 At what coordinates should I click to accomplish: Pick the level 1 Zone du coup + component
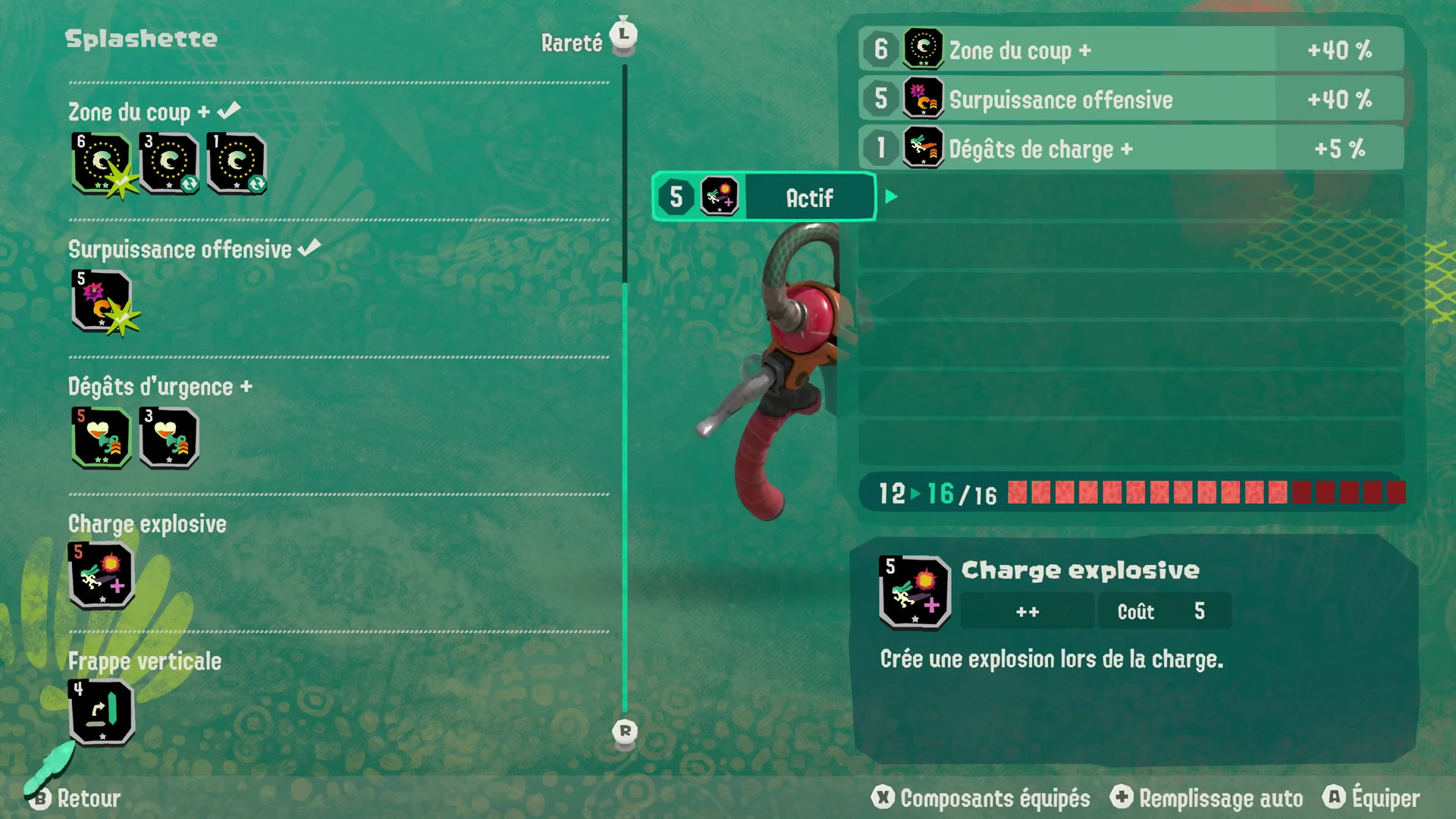tap(236, 163)
